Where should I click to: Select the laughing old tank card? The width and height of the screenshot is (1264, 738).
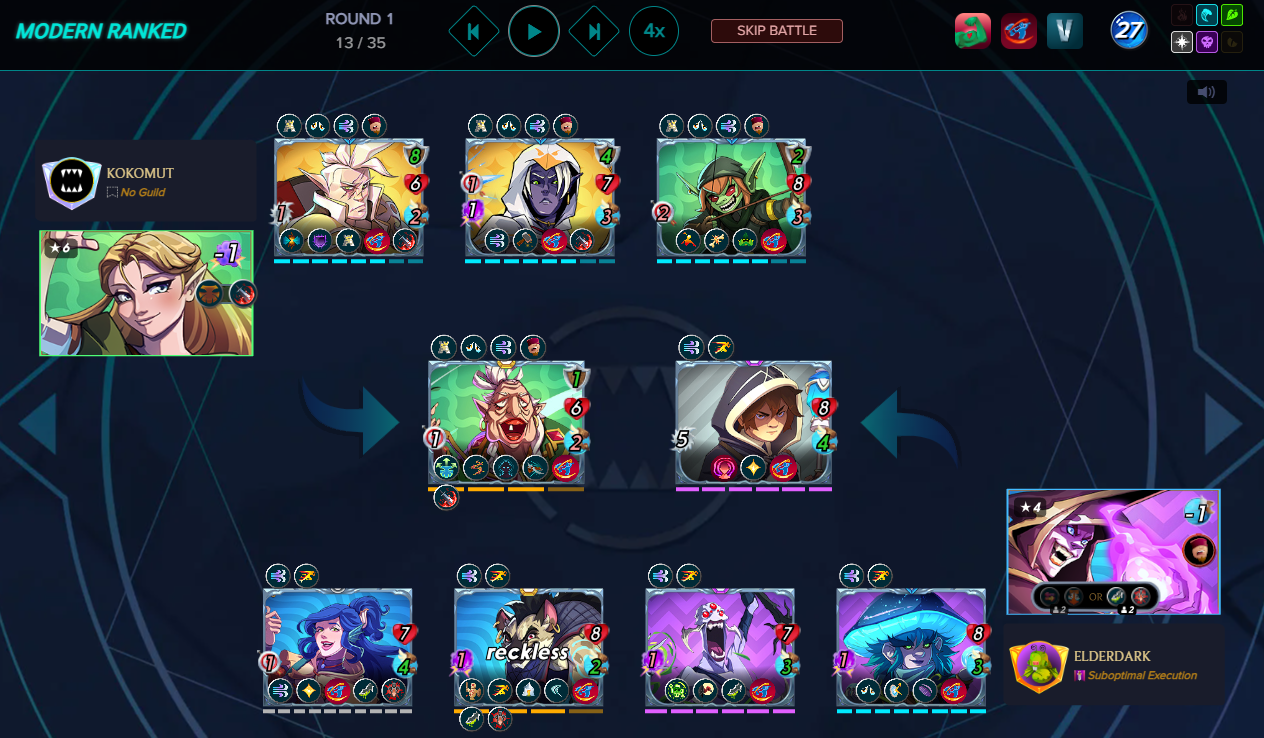[506, 422]
